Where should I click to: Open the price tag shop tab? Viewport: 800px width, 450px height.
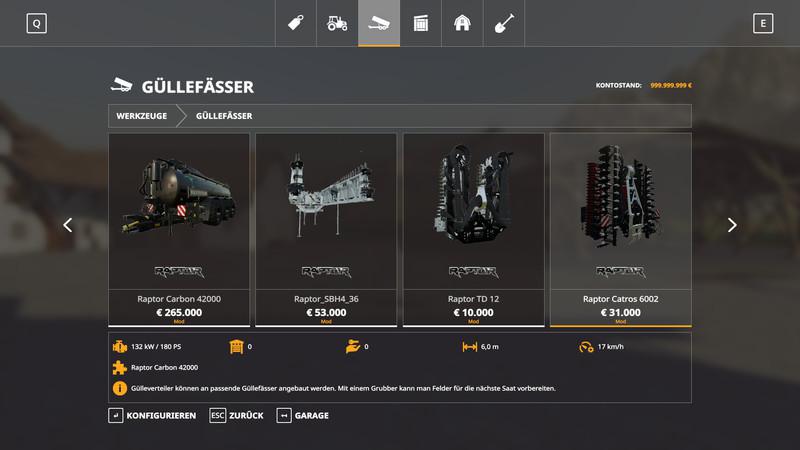(297, 23)
